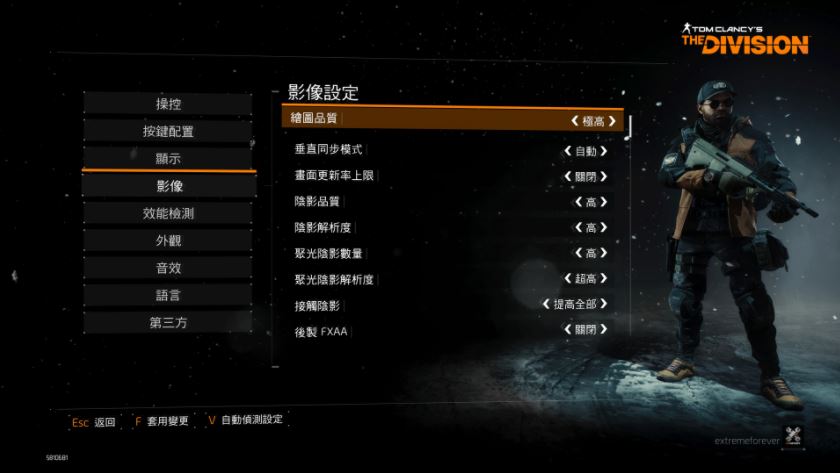Switch to the 外觀 appearance settings
Image resolution: width=840 pixels, height=473 pixels.
click(x=168, y=240)
